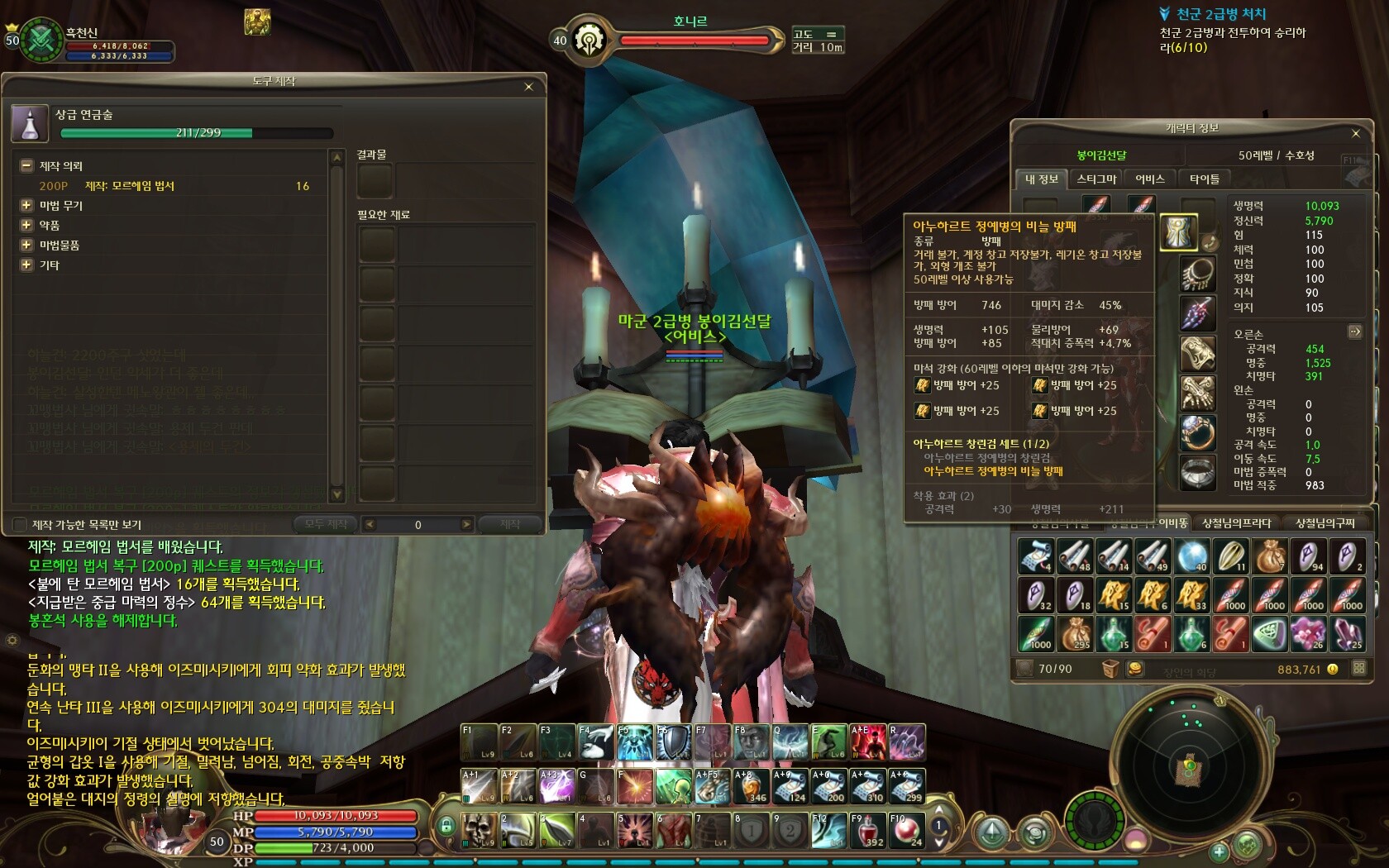Open the 어비스 tab
The width and height of the screenshot is (1389, 868).
[x=1150, y=179]
